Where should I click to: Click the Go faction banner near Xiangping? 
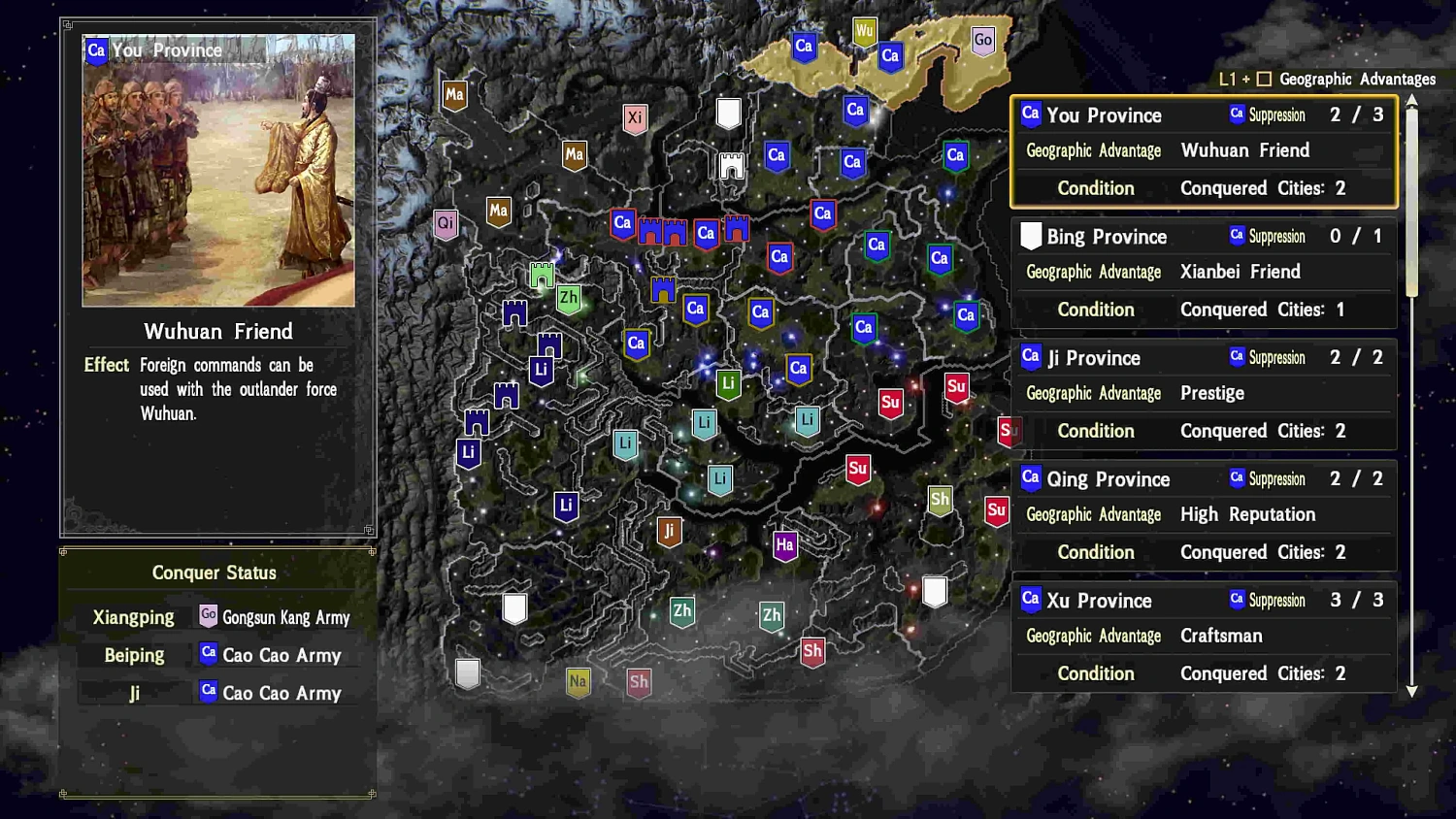[x=983, y=41]
